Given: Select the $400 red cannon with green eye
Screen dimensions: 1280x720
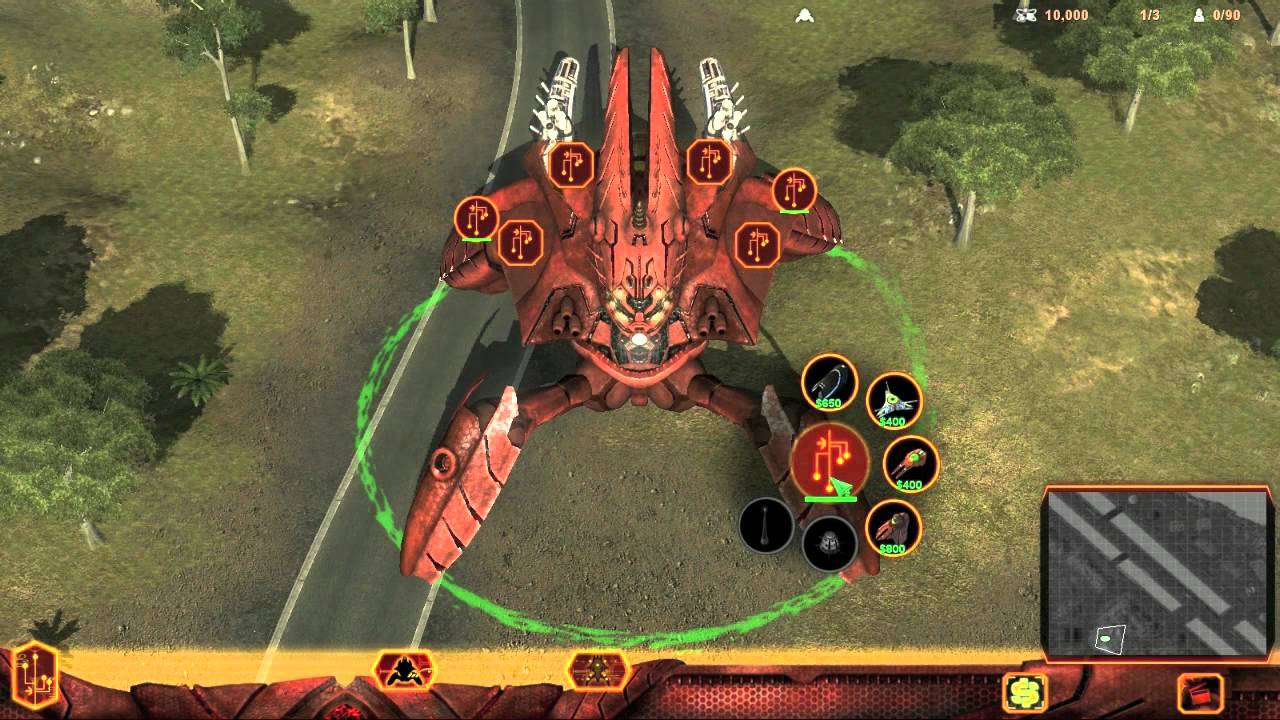Looking at the screenshot, I should coord(910,464).
